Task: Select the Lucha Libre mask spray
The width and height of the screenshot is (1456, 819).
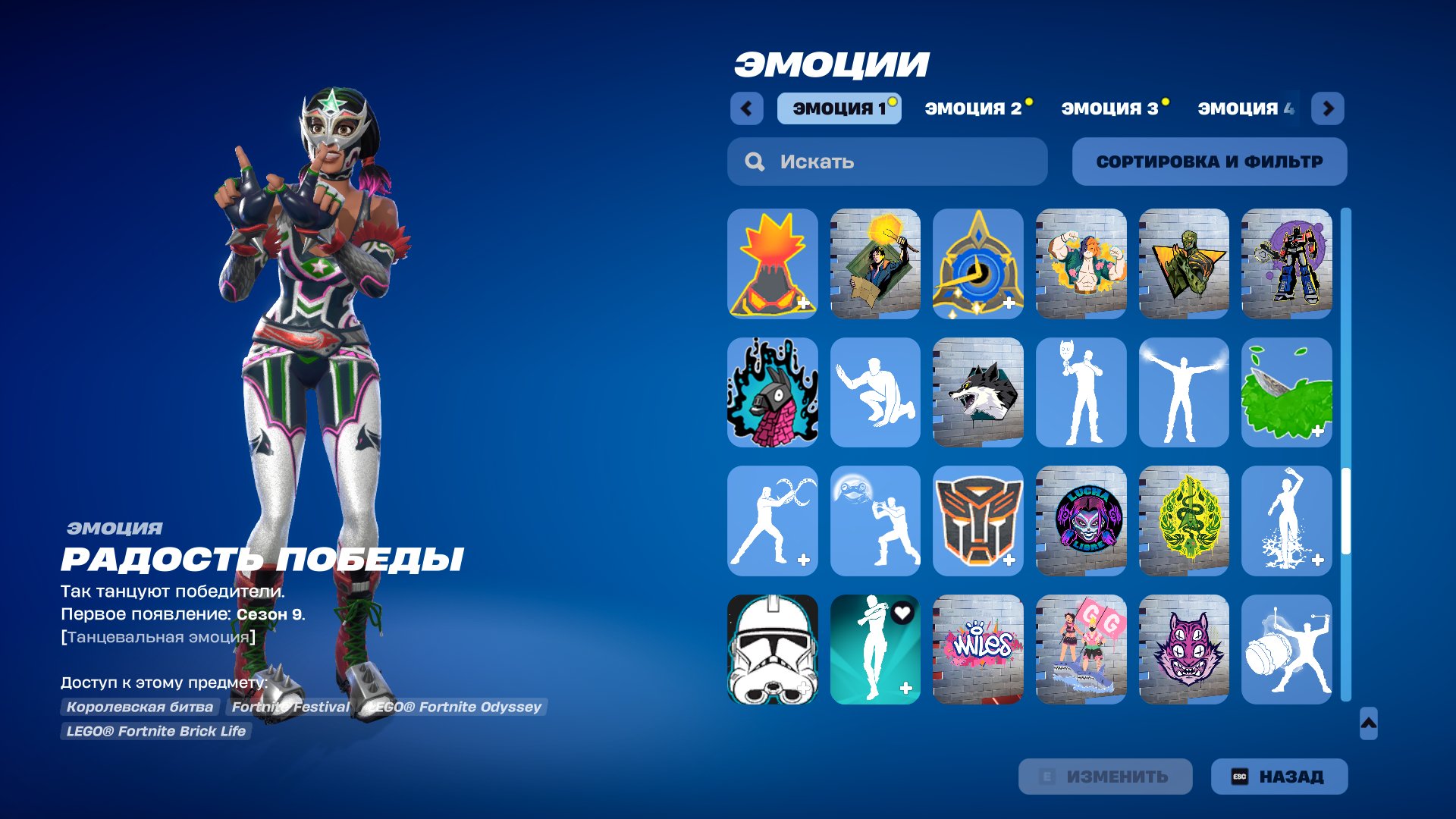Action: coord(1081,520)
